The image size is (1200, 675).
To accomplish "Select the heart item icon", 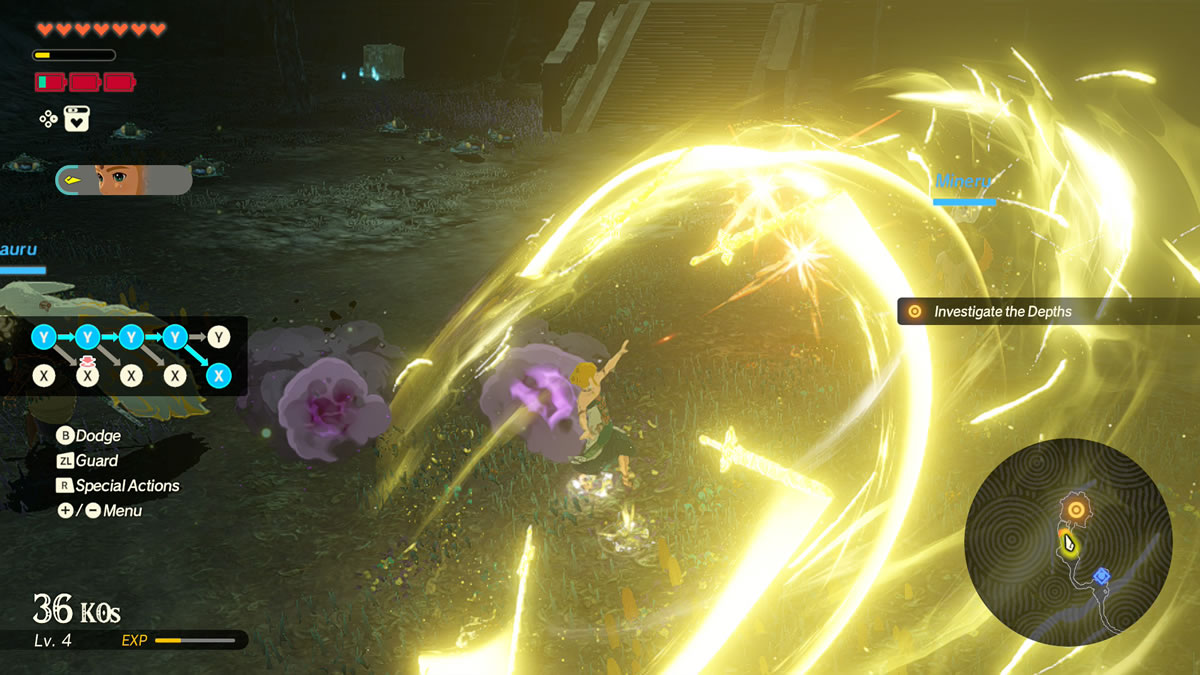I will (77, 119).
